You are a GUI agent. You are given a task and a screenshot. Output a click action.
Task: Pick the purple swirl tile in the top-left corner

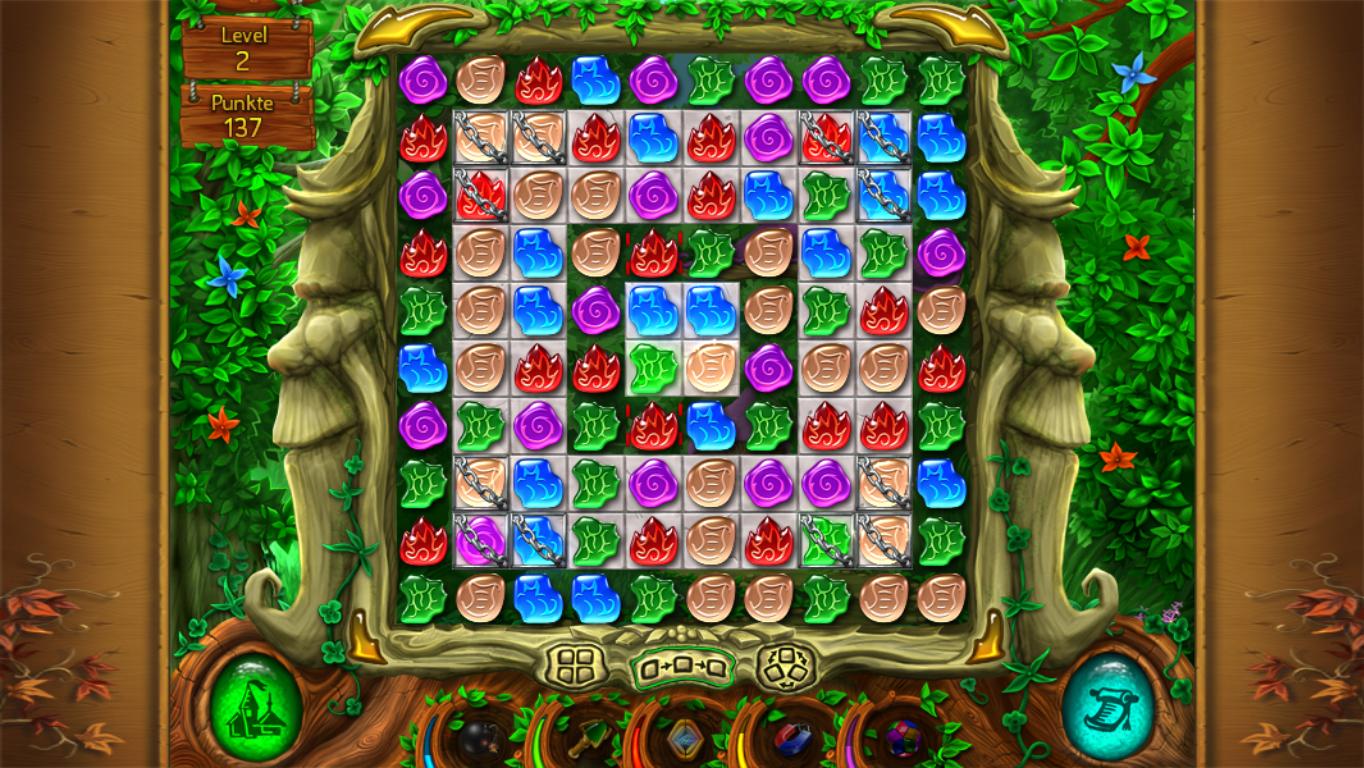(423, 79)
